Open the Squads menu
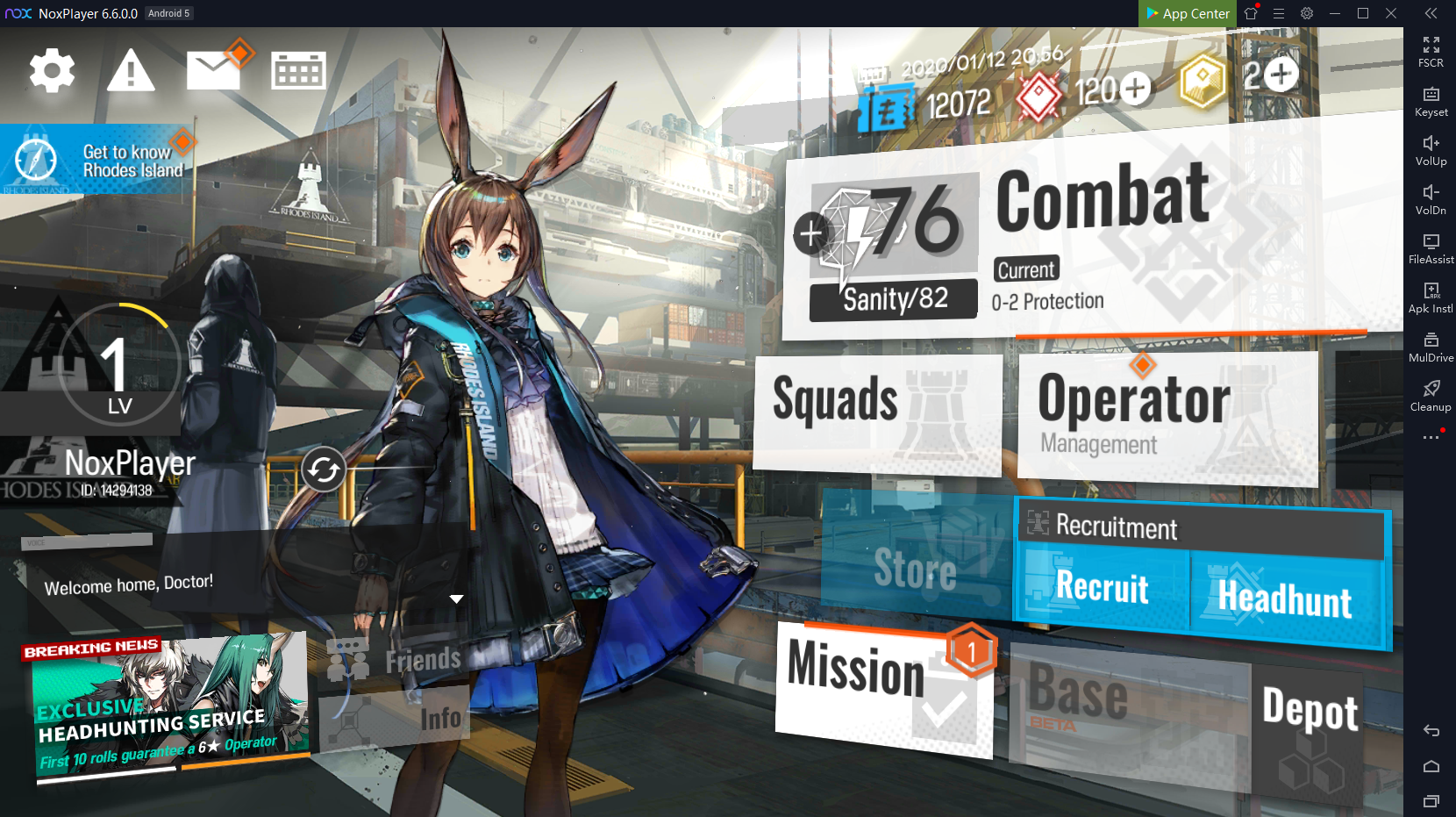 pos(877,412)
